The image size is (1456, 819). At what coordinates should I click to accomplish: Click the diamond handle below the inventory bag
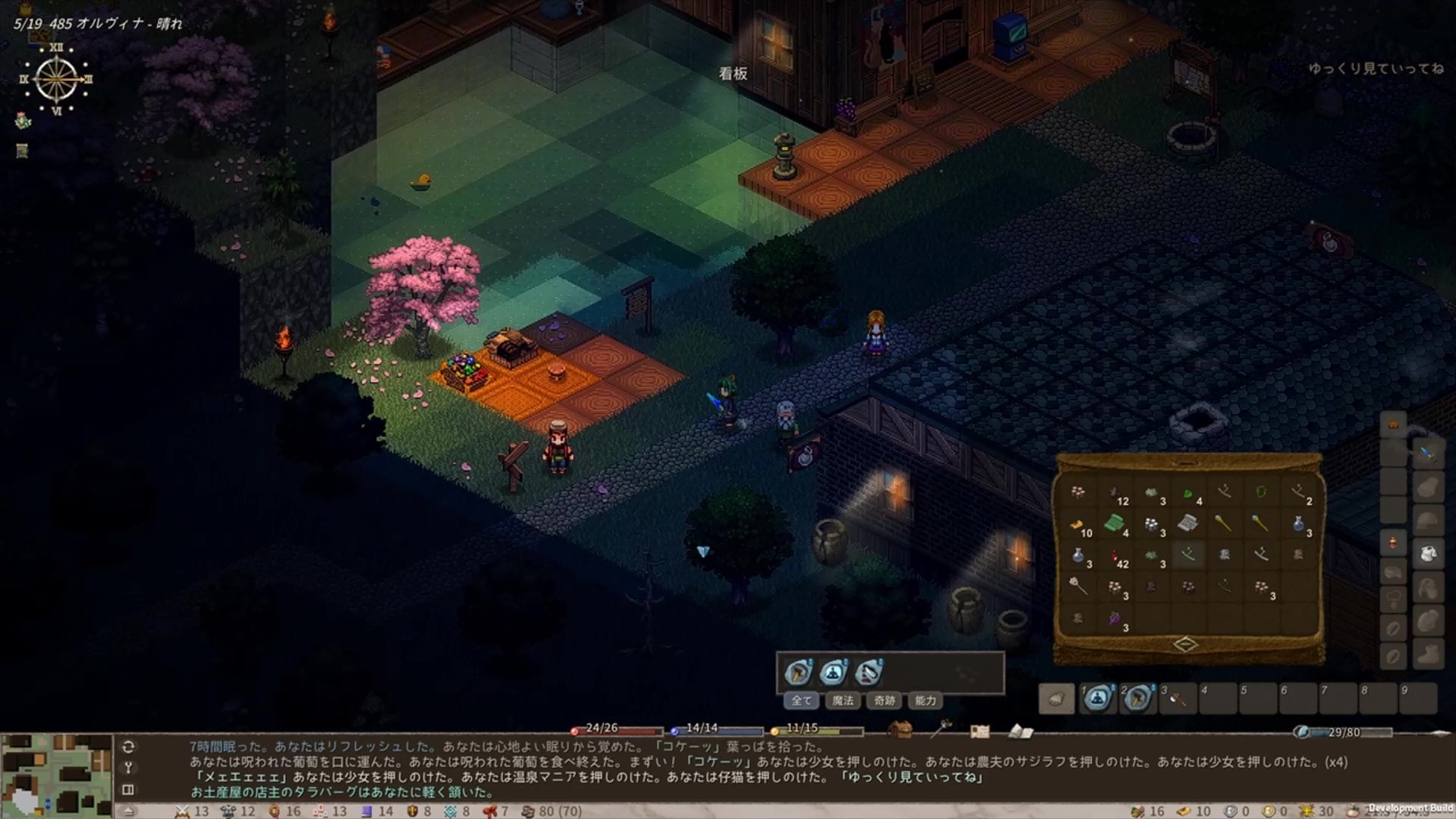(1186, 645)
